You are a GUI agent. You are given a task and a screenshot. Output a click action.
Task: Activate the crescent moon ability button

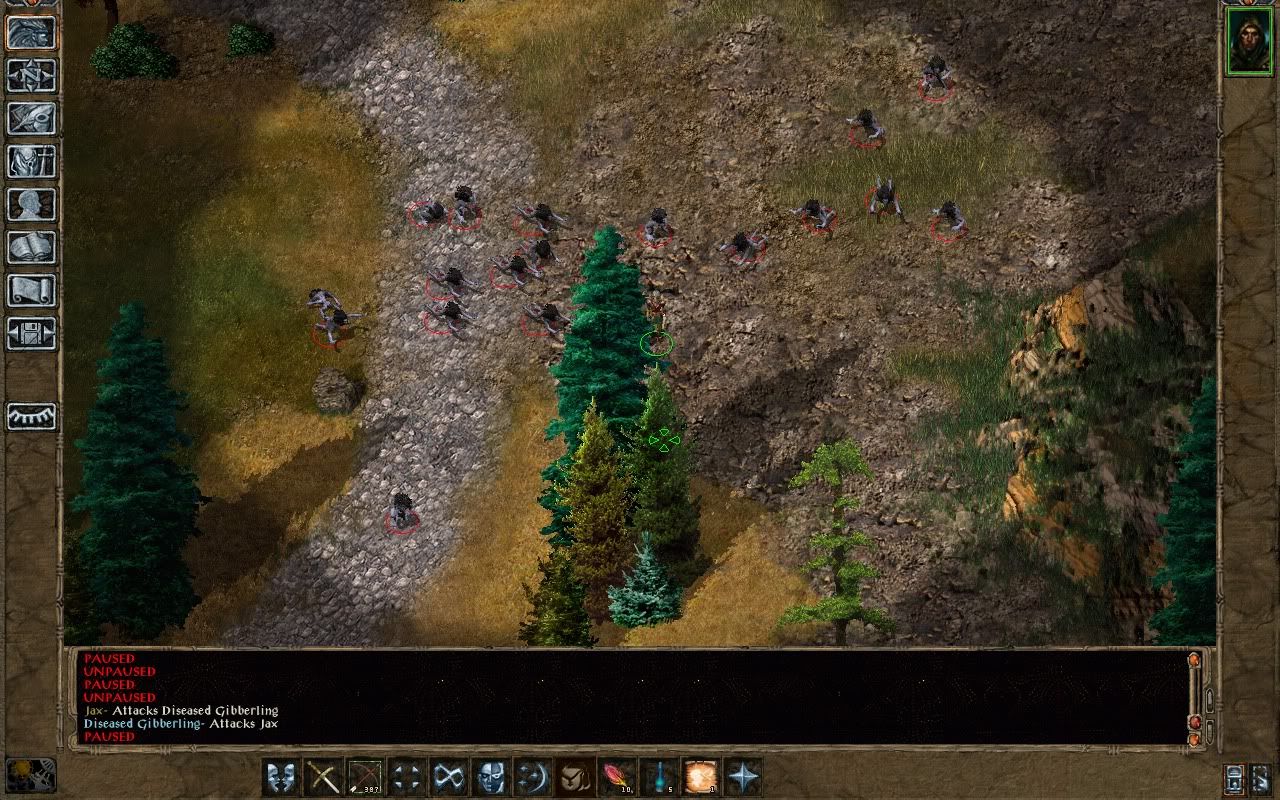click(x=533, y=776)
